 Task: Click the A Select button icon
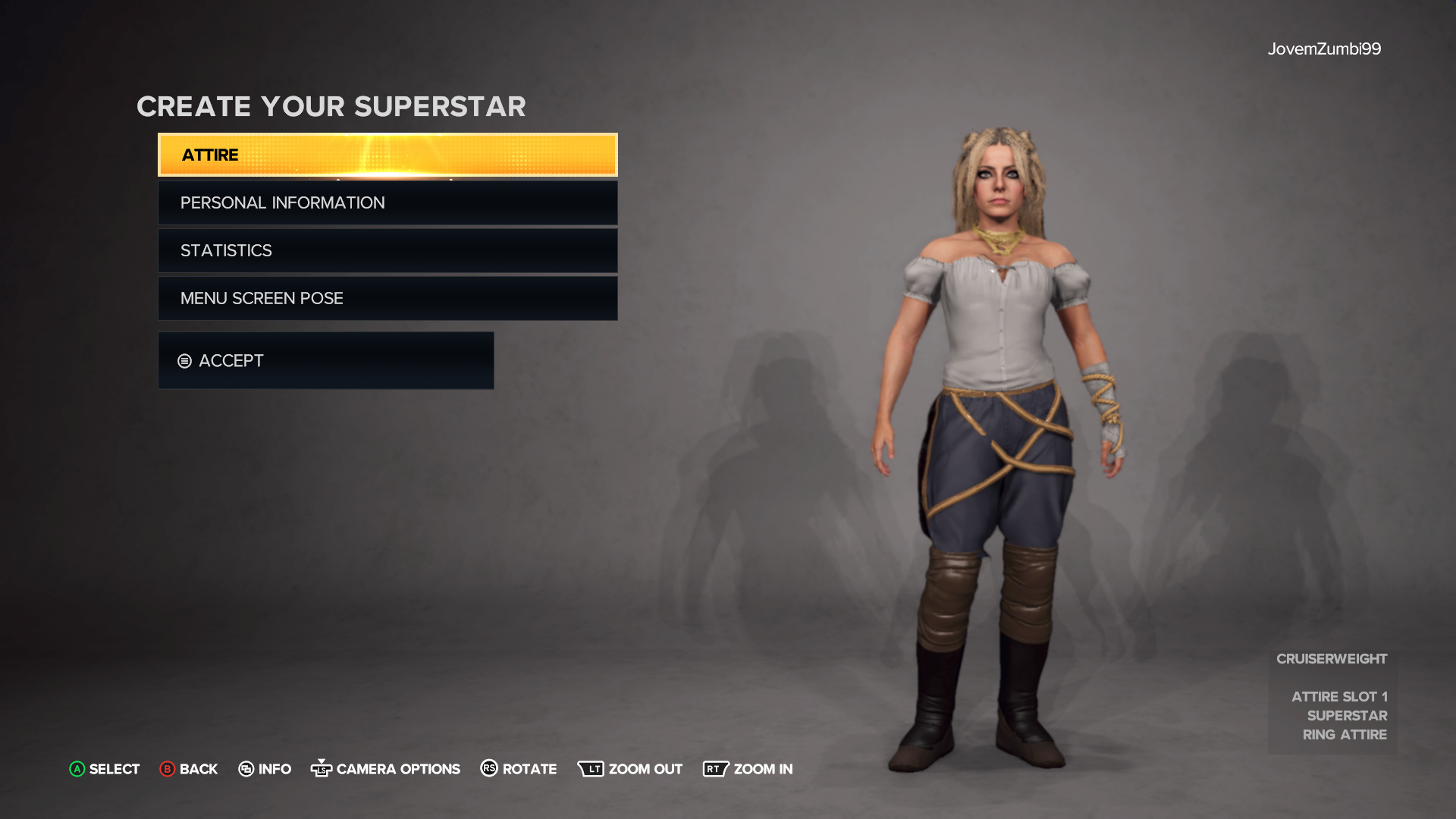76,769
